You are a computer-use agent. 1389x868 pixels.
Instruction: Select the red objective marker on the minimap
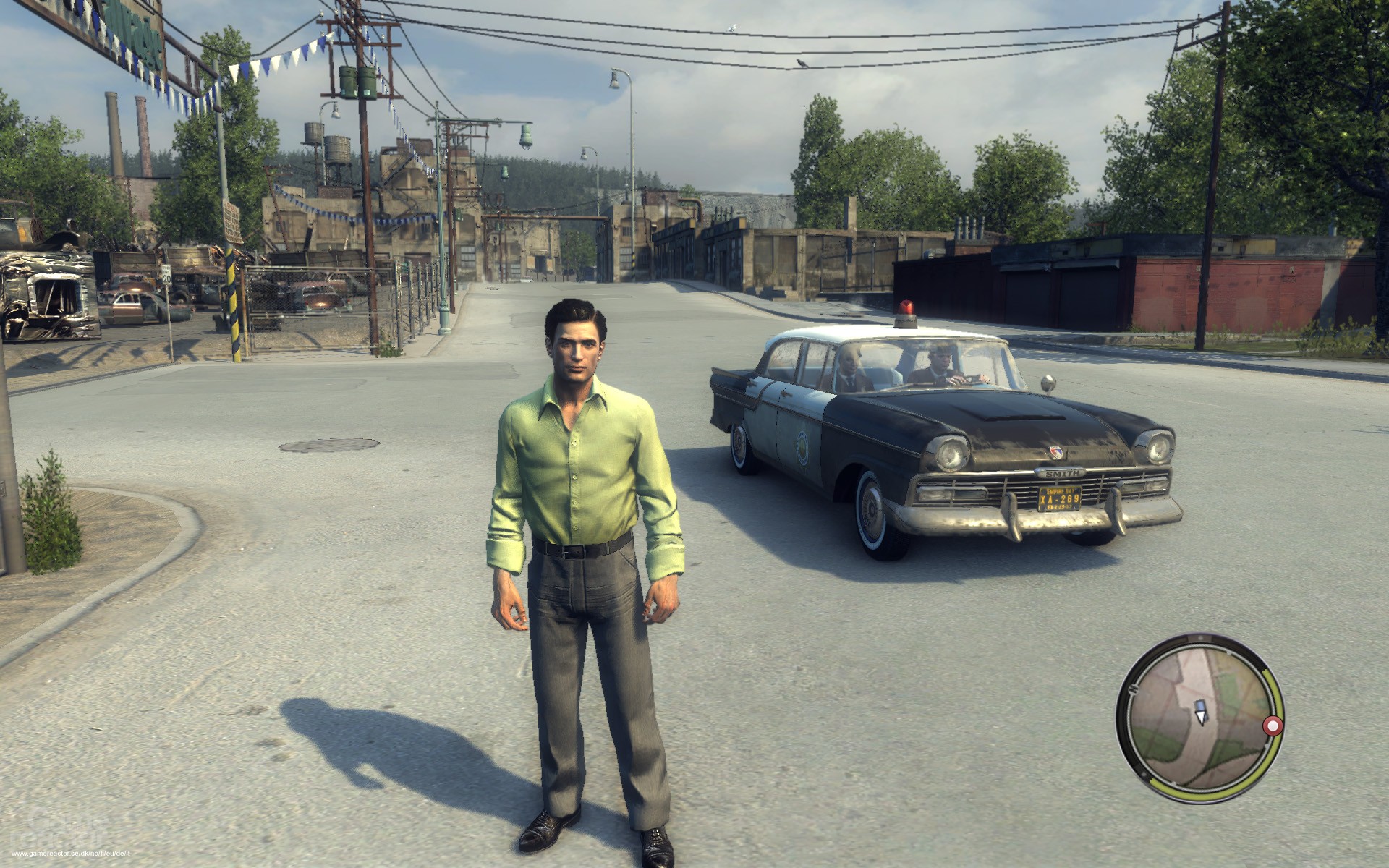[1272, 725]
